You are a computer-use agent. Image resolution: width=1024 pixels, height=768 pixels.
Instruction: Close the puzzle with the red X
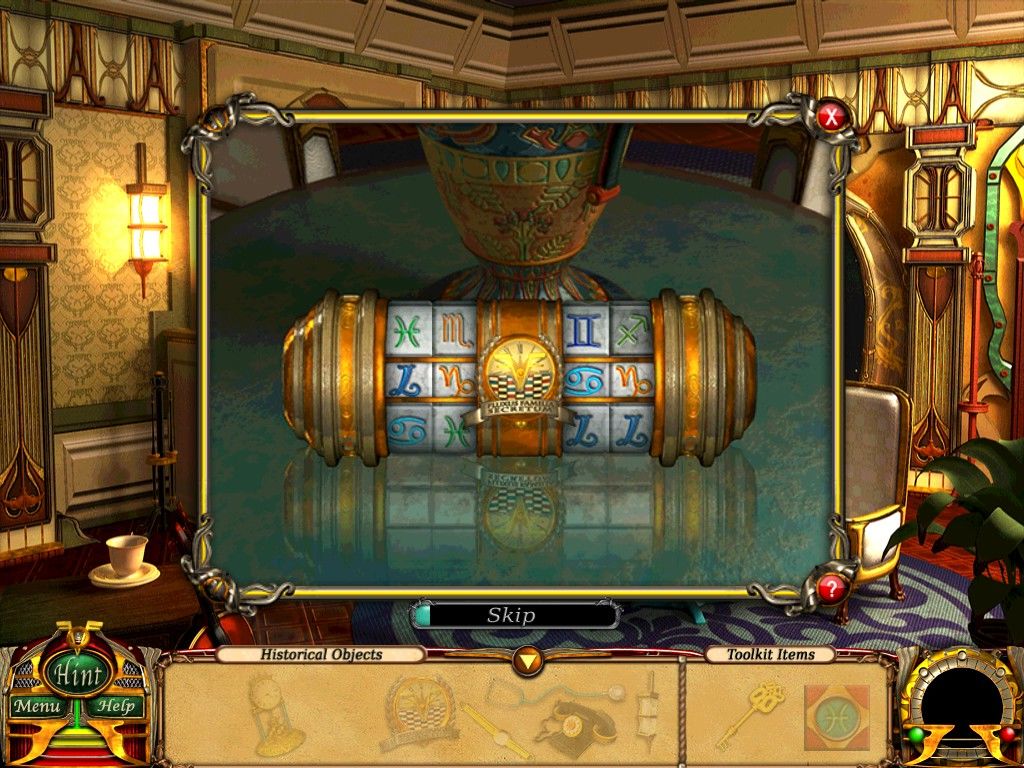tap(830, 119)
